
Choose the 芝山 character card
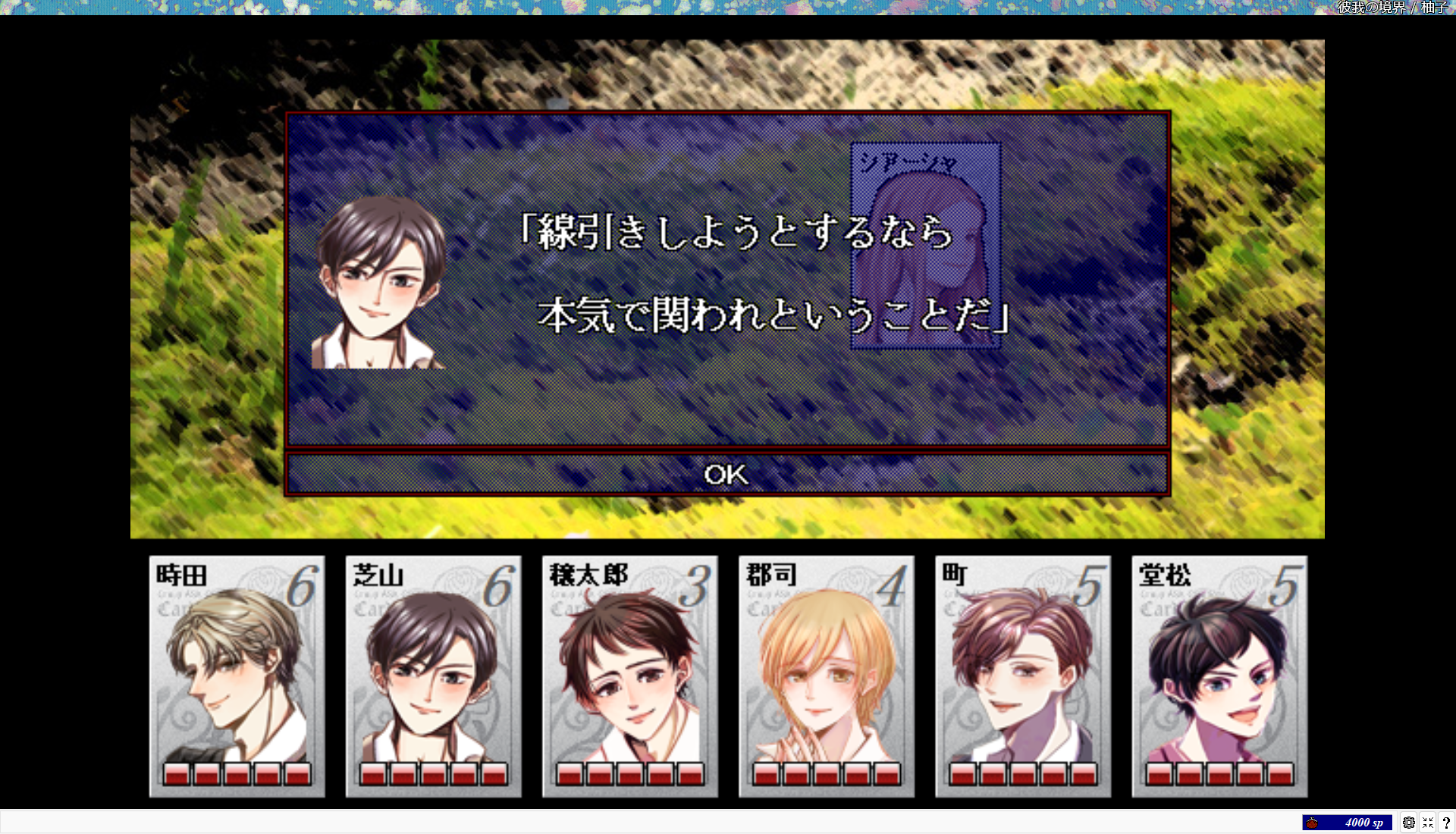(x=433, y=676)
